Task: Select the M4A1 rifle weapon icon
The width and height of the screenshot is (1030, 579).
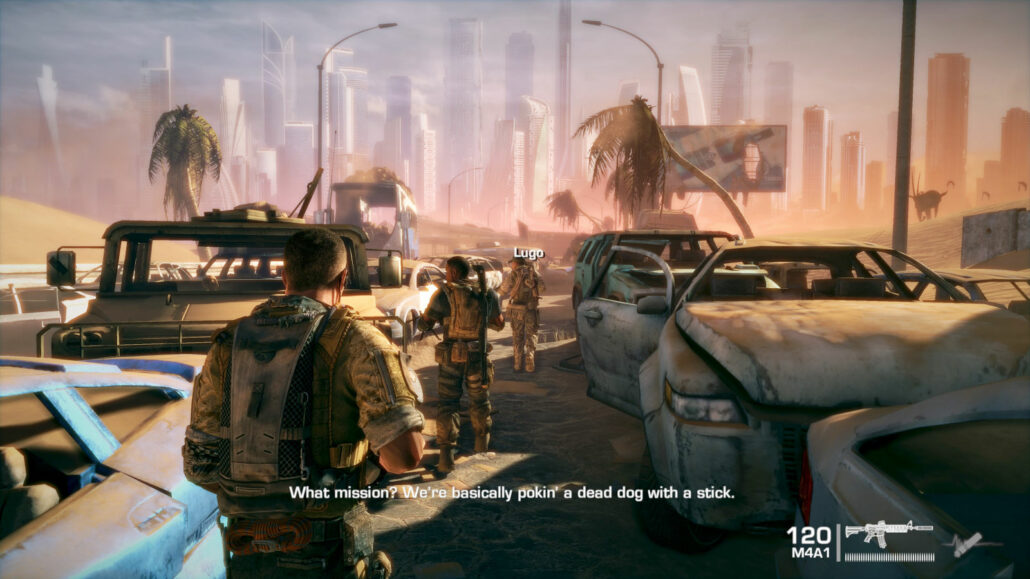Action: pyautogui.click(x=888, y=532)
